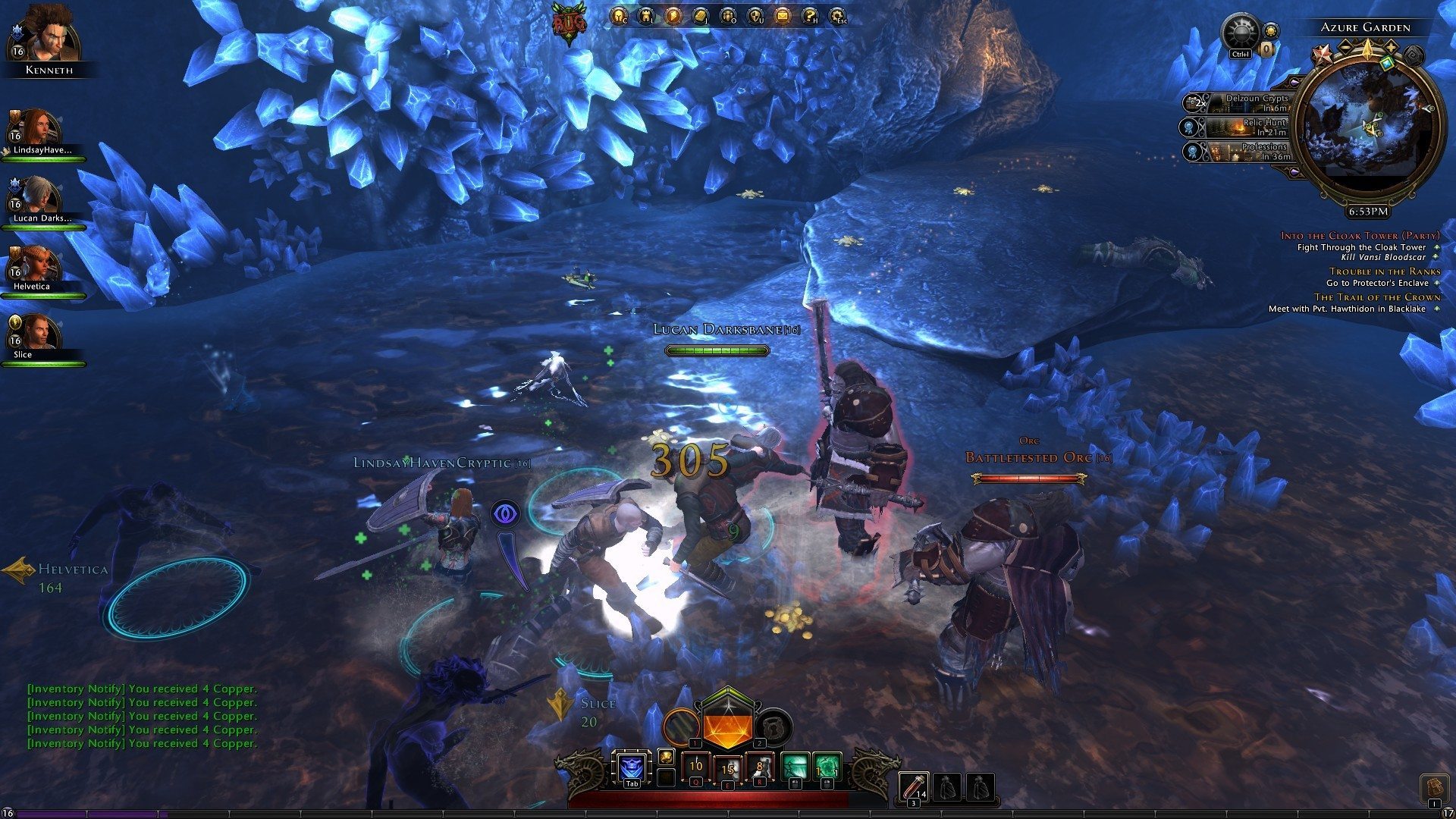
Task: Open the Character sheet (C icon)
Action: tap(619, 14)
